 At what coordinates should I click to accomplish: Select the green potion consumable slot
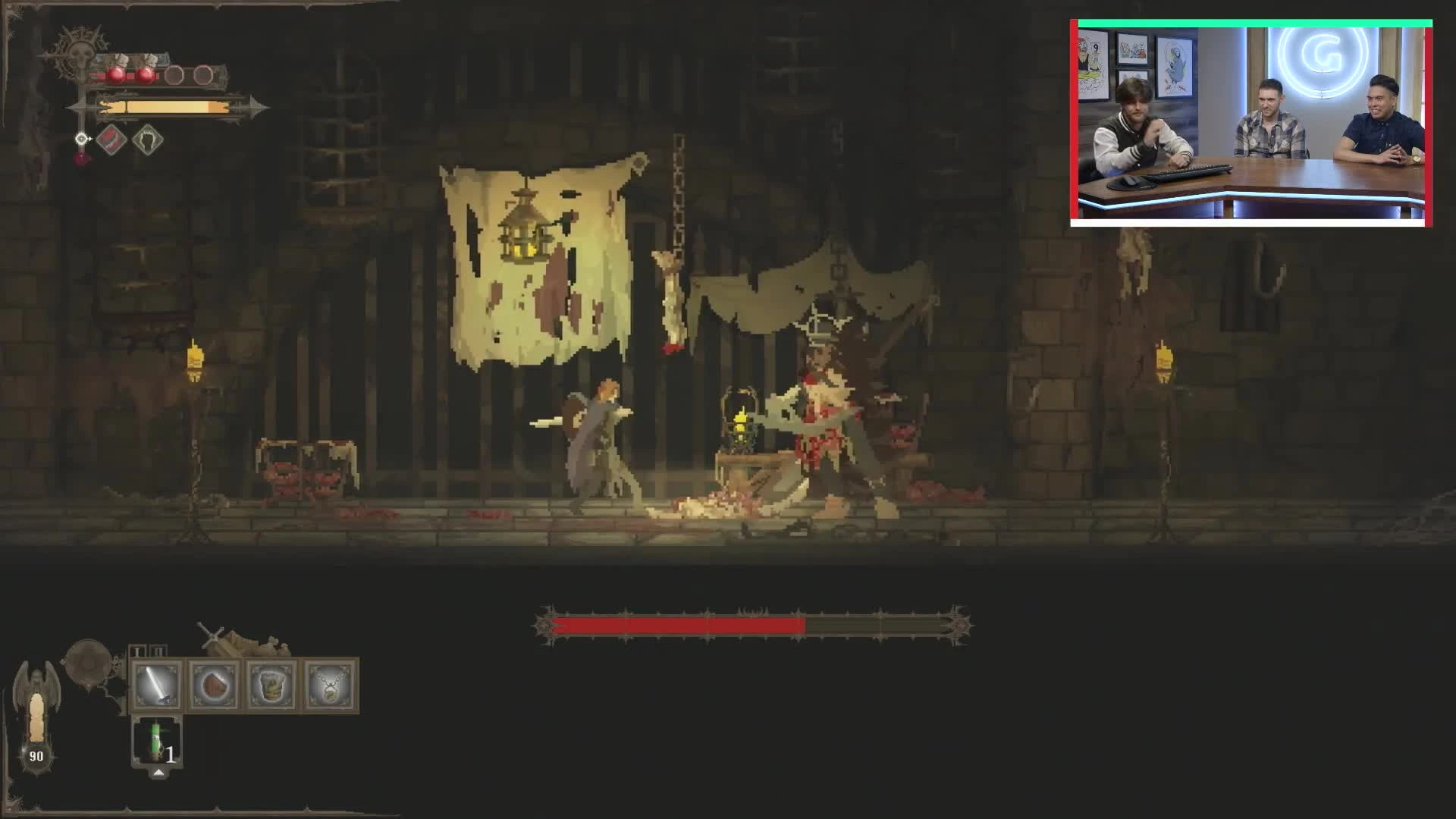click(156, 742)
